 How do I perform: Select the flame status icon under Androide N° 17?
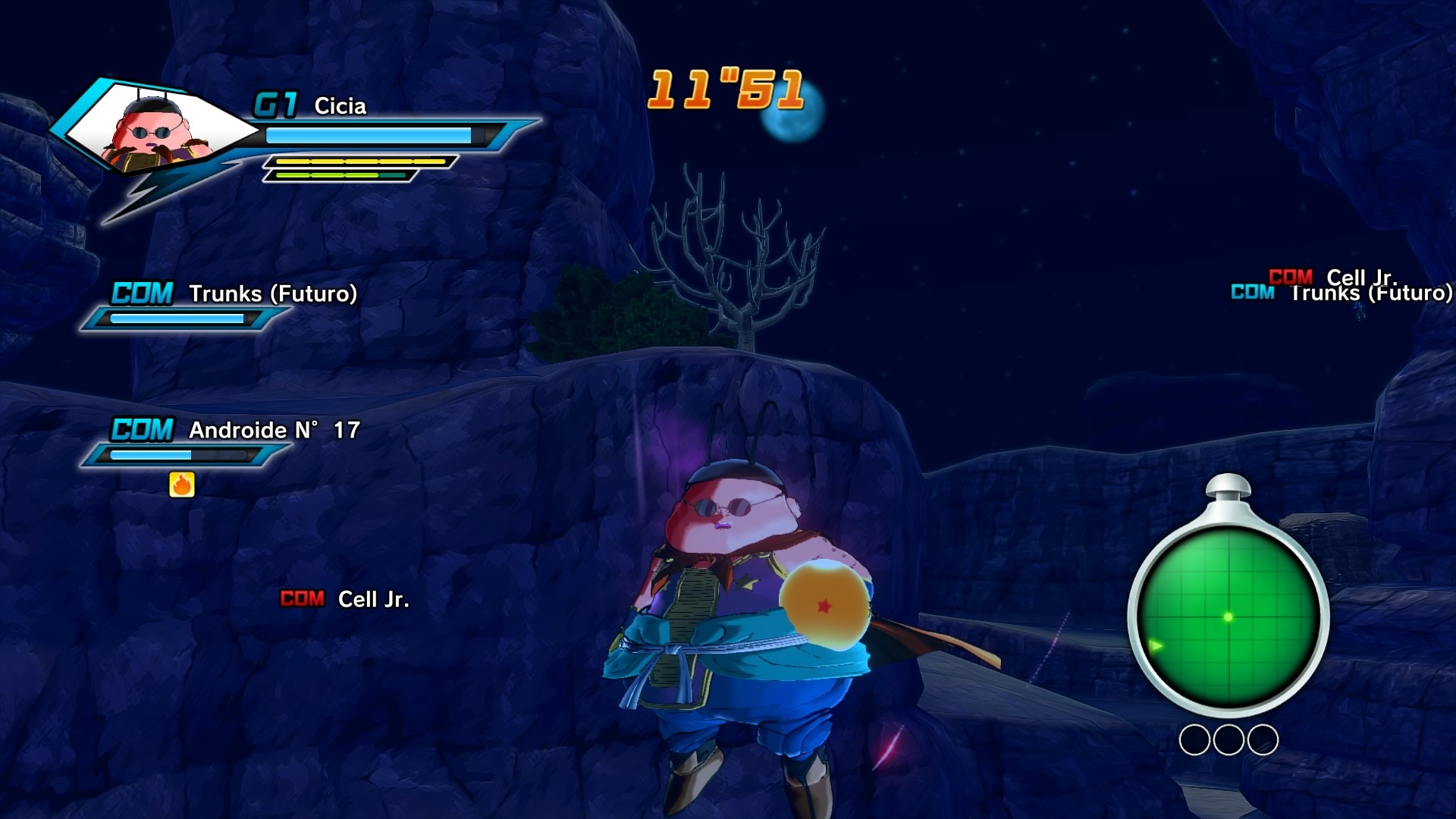[x=182, y=485]
